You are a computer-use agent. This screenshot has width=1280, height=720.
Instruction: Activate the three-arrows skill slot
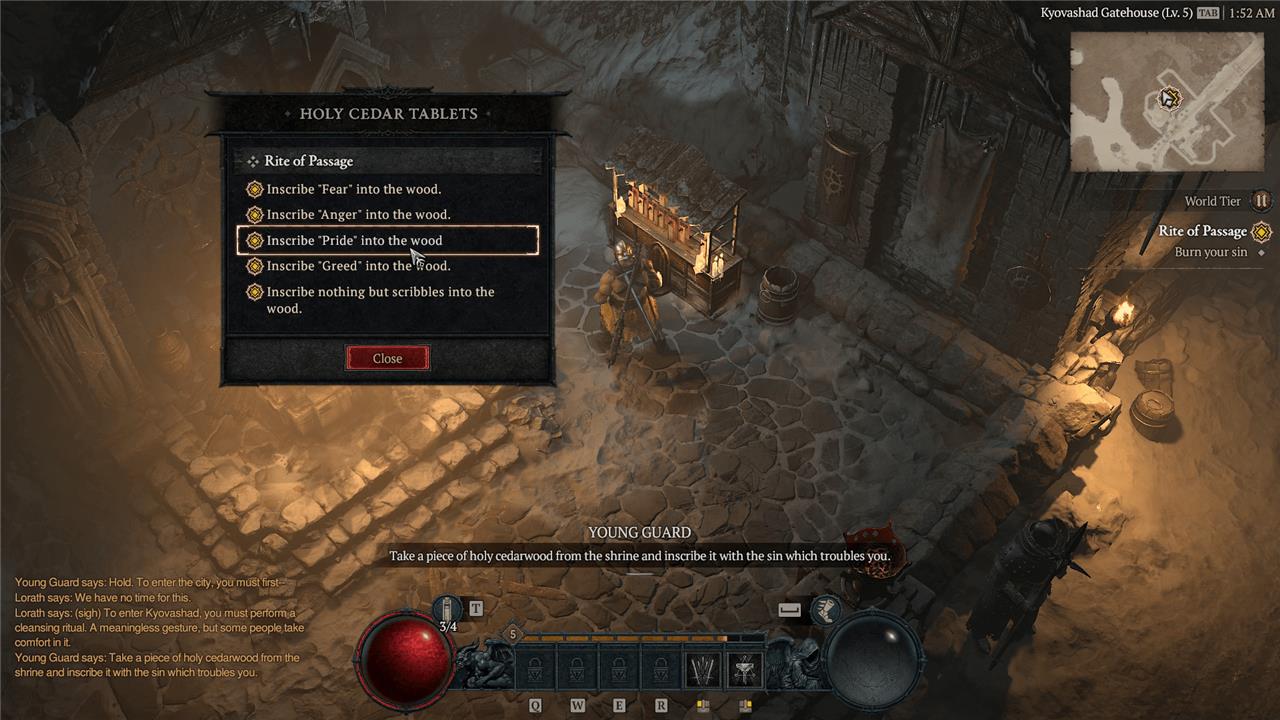[703, 669]
